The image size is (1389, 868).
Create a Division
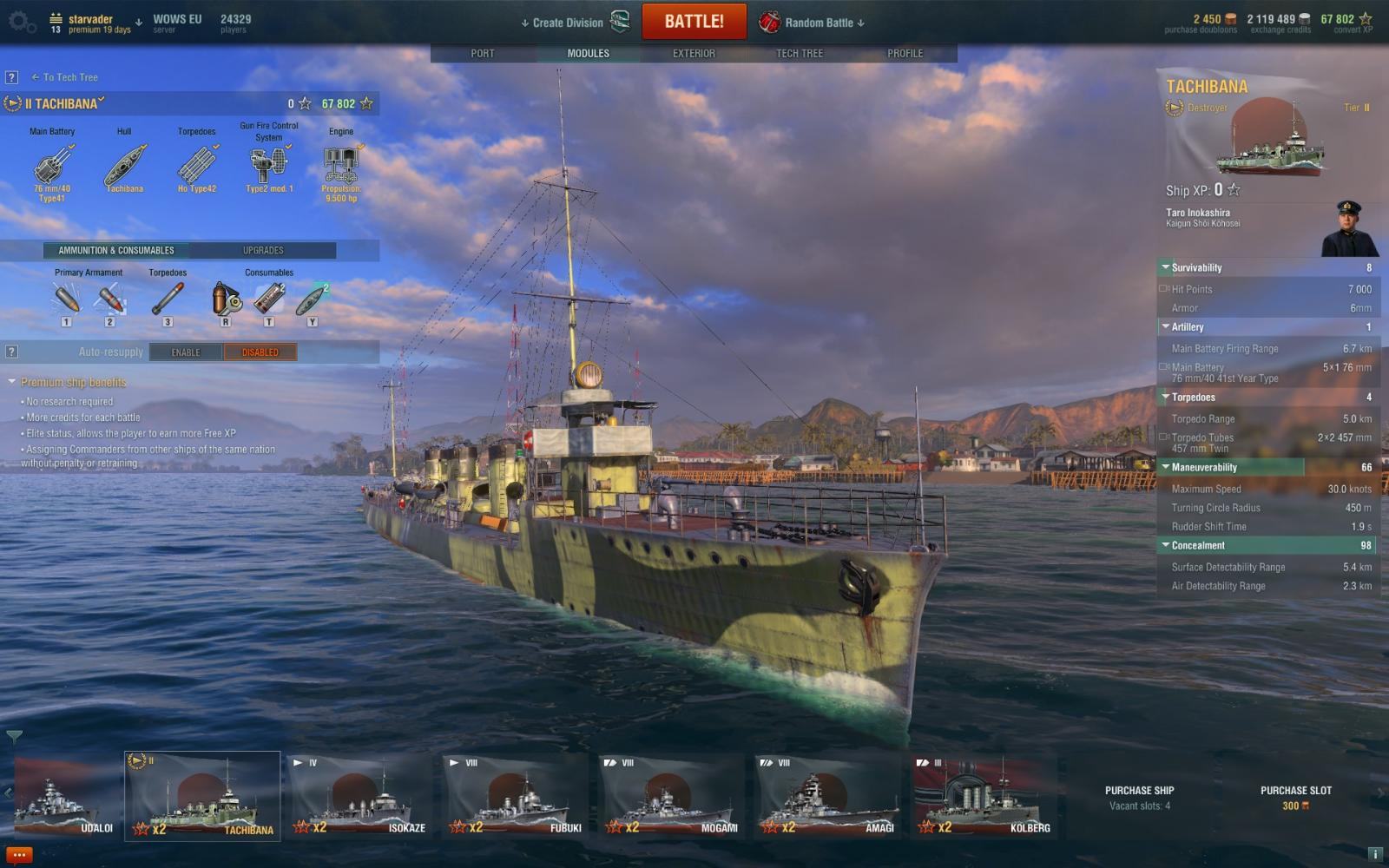(x=568, y=23)
